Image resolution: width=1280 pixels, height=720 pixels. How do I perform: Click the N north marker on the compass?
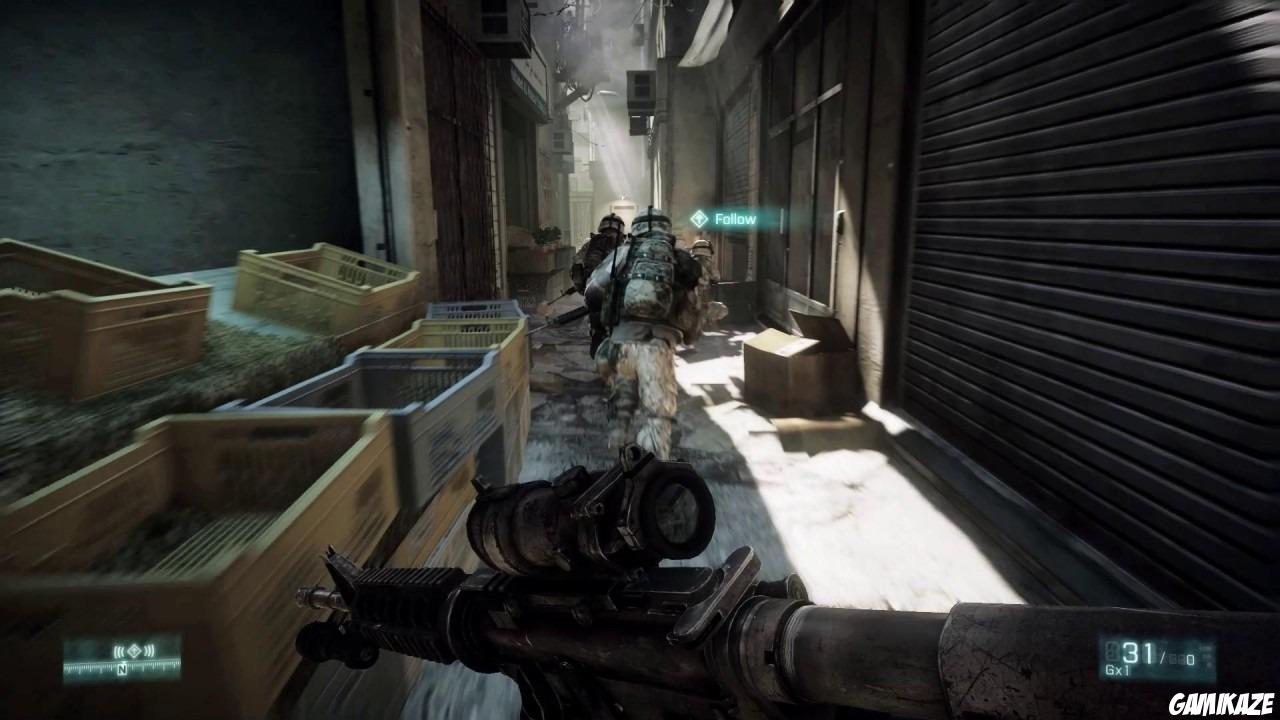click(122, 669)
